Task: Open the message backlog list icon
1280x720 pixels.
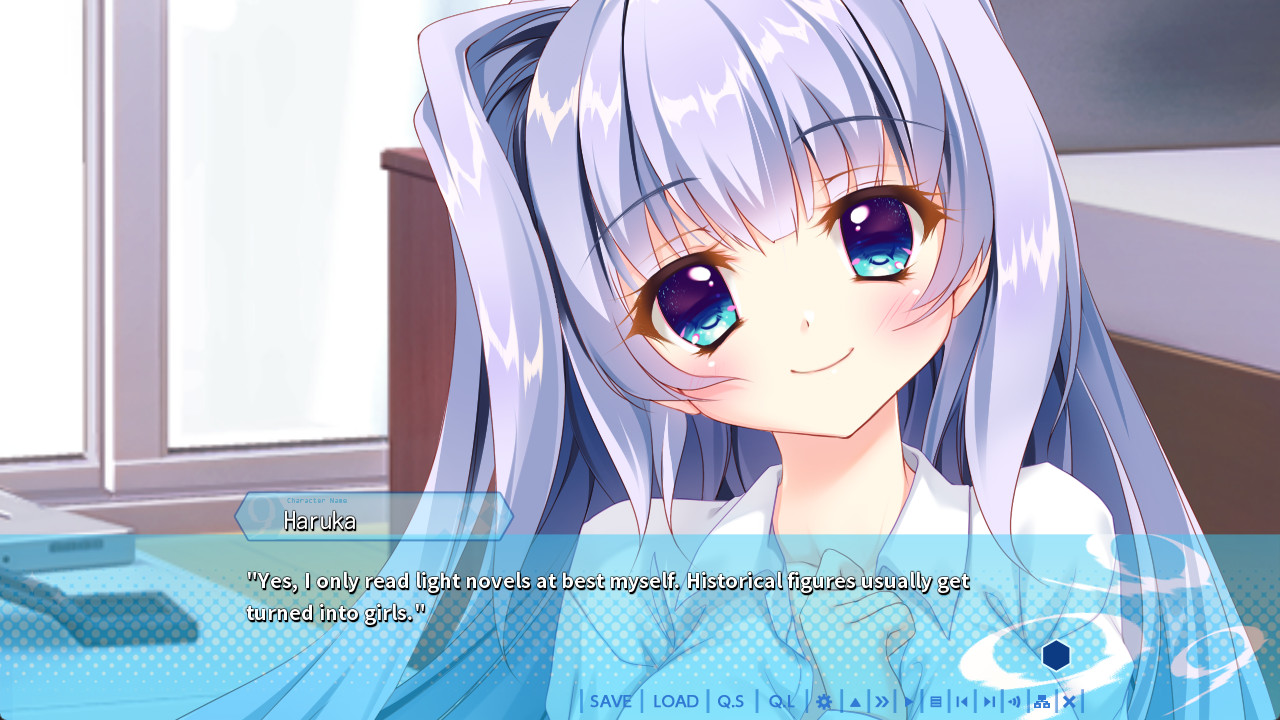Action: click(936, 701)
